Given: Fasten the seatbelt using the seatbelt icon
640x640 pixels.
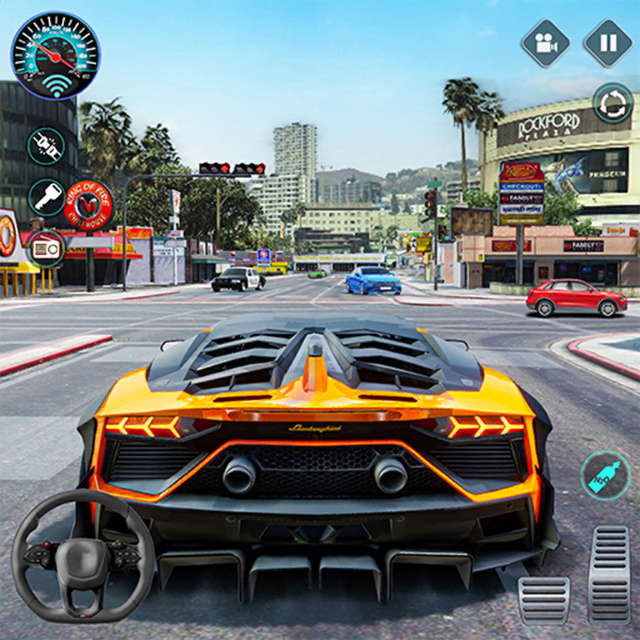Looking at the screenshot, I should pos(46,146).
